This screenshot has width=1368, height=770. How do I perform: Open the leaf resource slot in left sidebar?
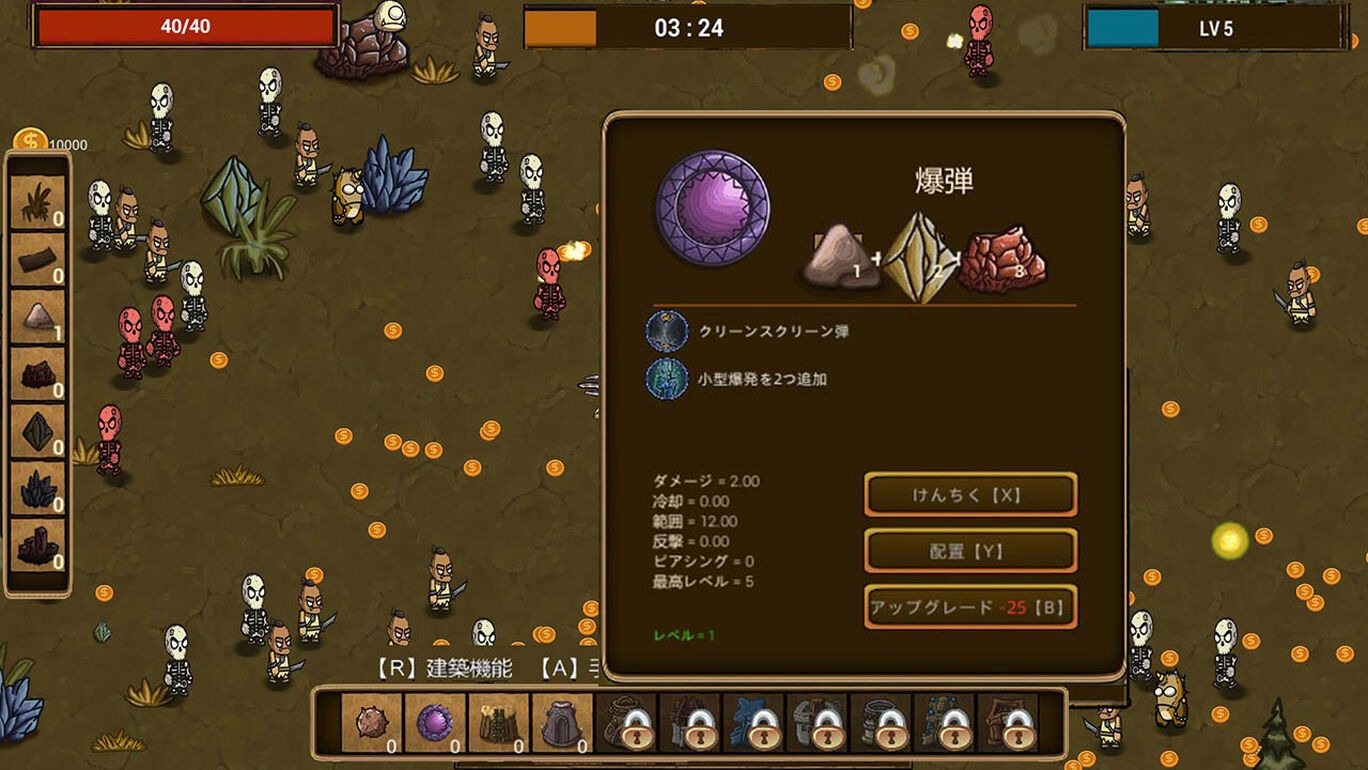click(x=35, y=200)
